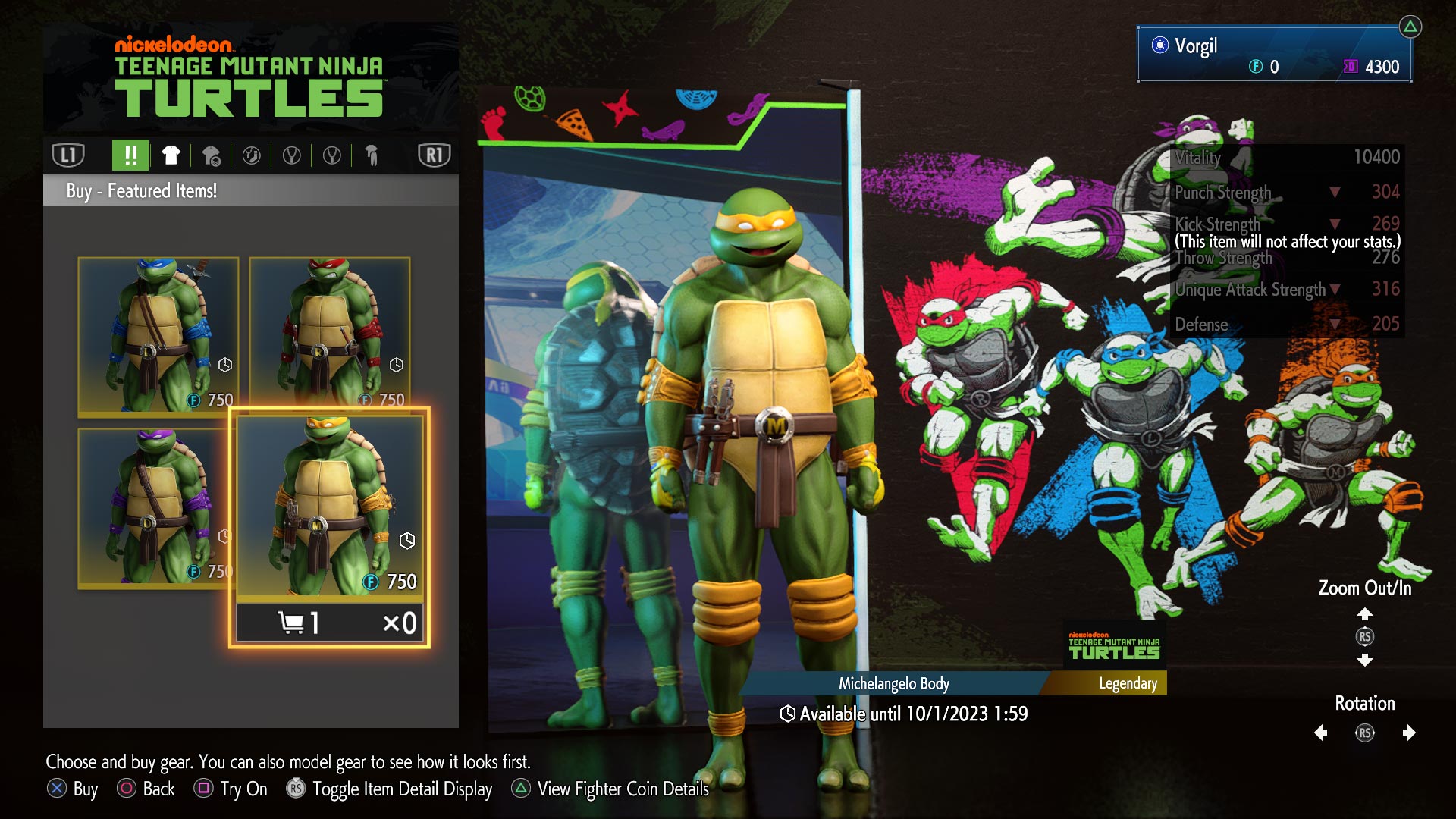Open the shirt/tops category icon
This screenshot has width=1456, height=819.
point(171,156)
